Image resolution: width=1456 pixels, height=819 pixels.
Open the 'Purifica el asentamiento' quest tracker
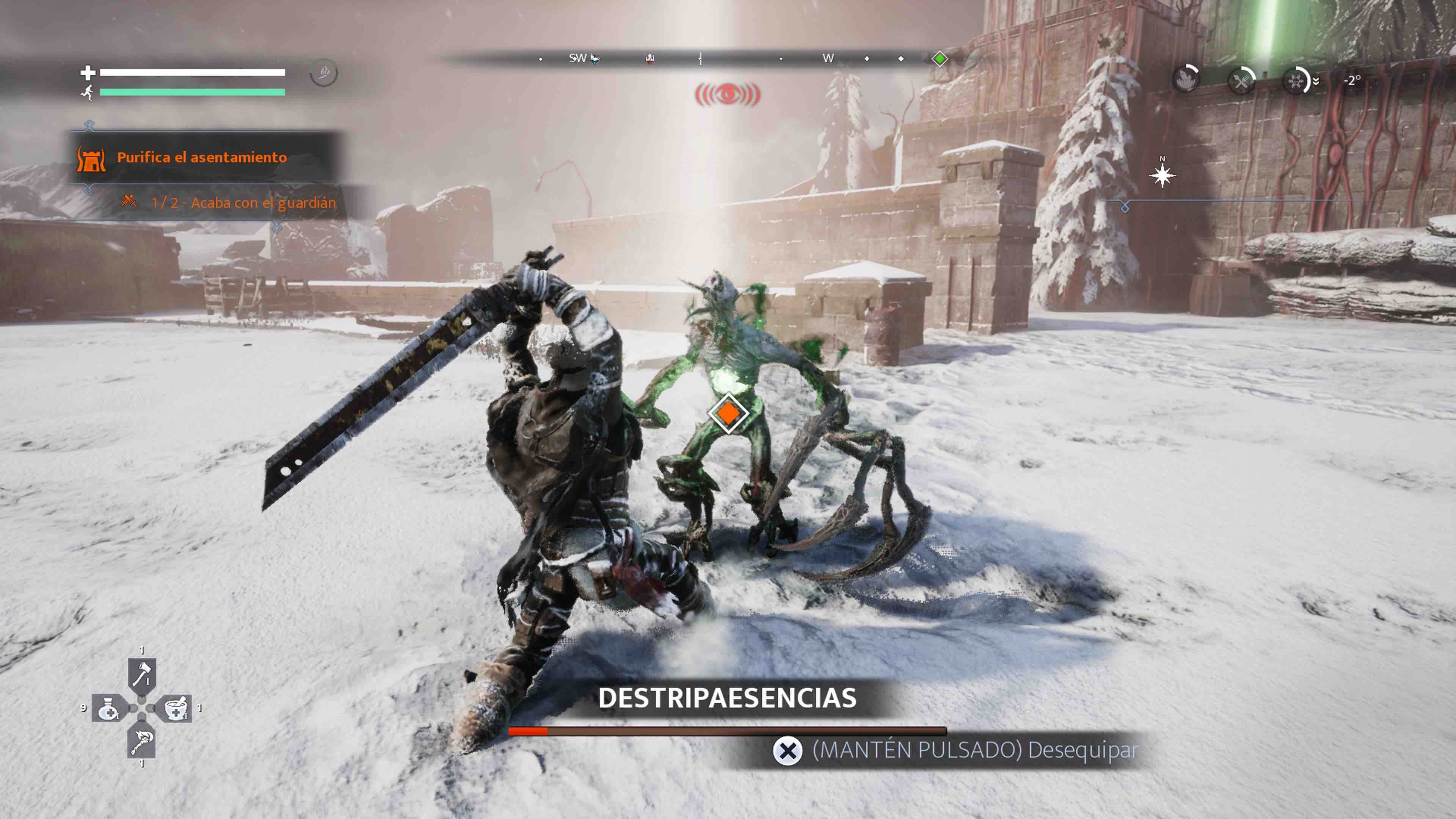pyautogui.click(x=202, y=157)
